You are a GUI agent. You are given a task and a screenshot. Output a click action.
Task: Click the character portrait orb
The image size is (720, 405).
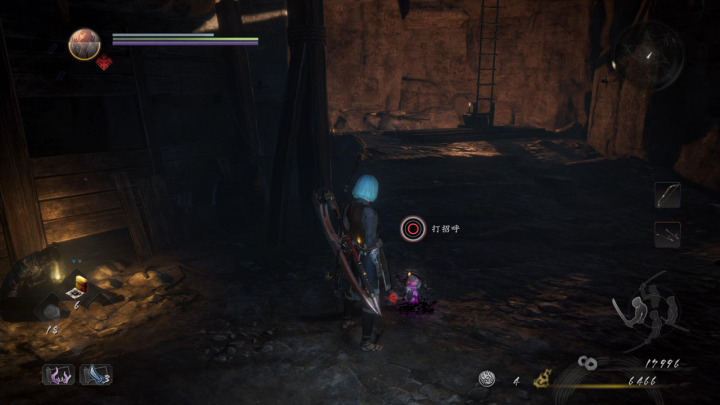tap(84, 43)
